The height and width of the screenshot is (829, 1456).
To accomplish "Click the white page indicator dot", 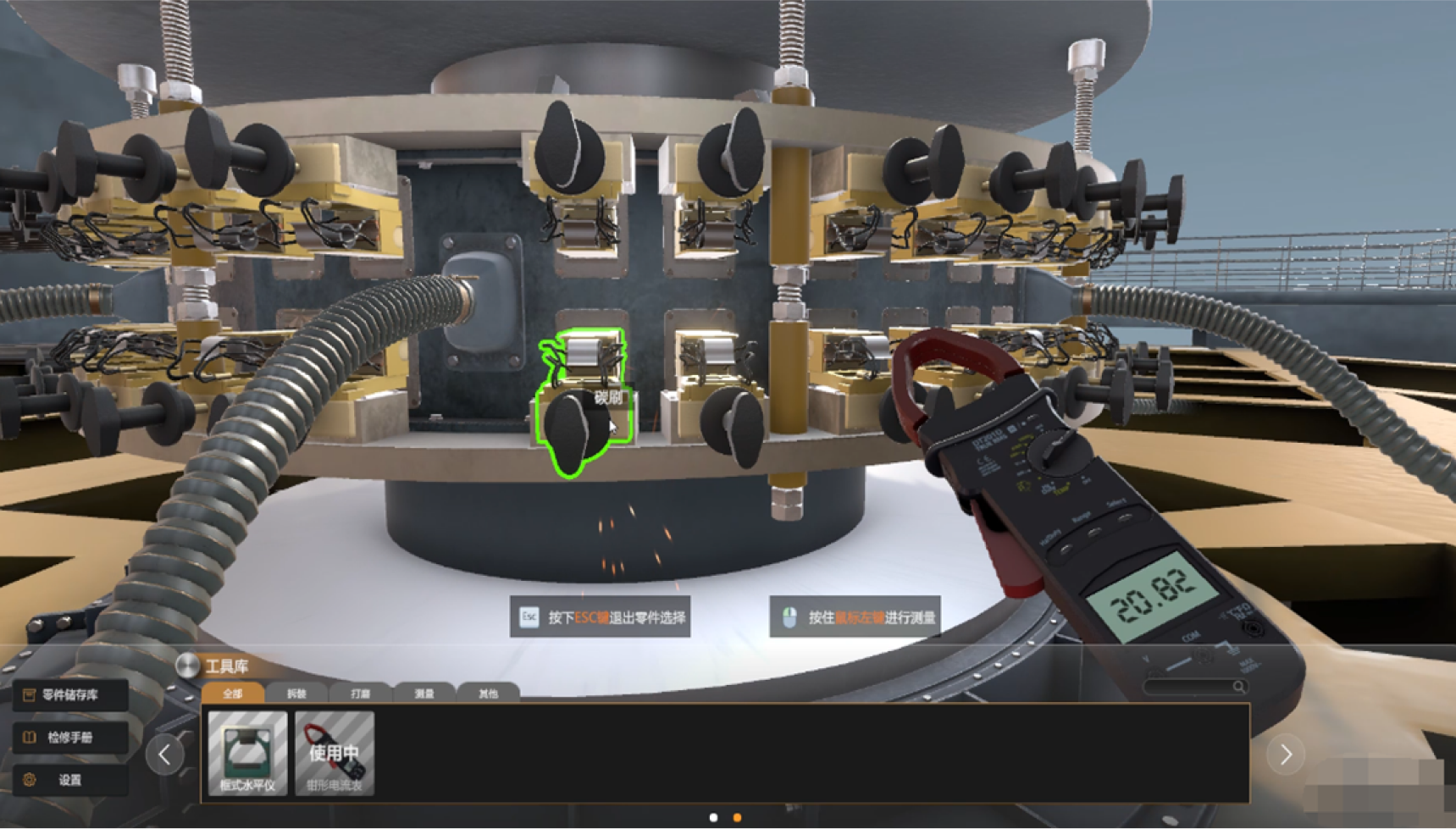I will tap(713, 817).
